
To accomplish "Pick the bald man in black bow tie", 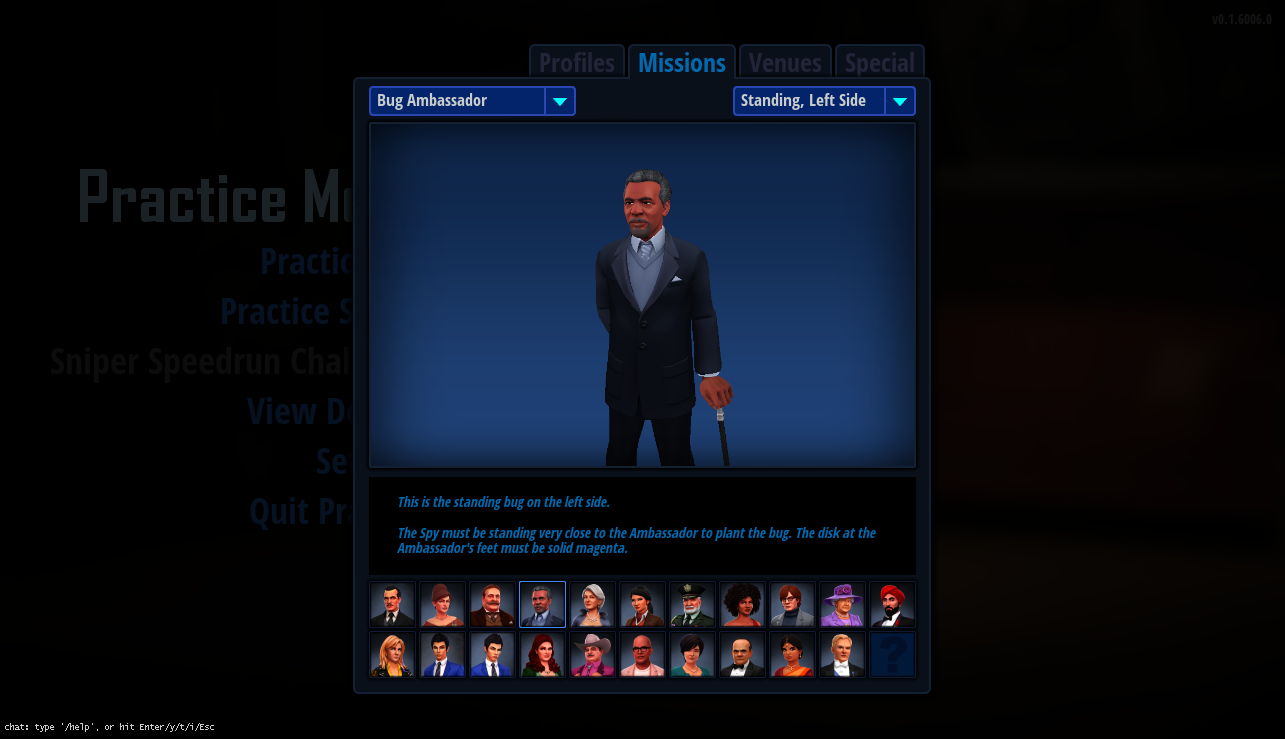I will (x=742, y=655).
